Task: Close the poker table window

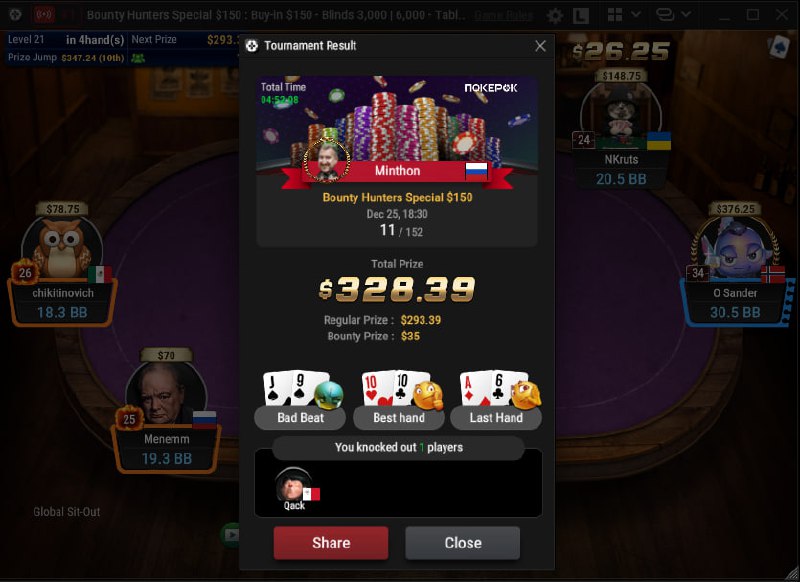Action: coord(782,15)
